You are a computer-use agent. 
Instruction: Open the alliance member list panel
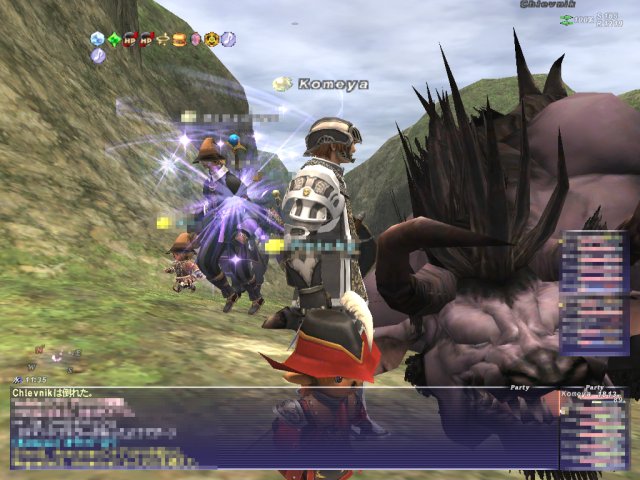(x=594, y=292)
